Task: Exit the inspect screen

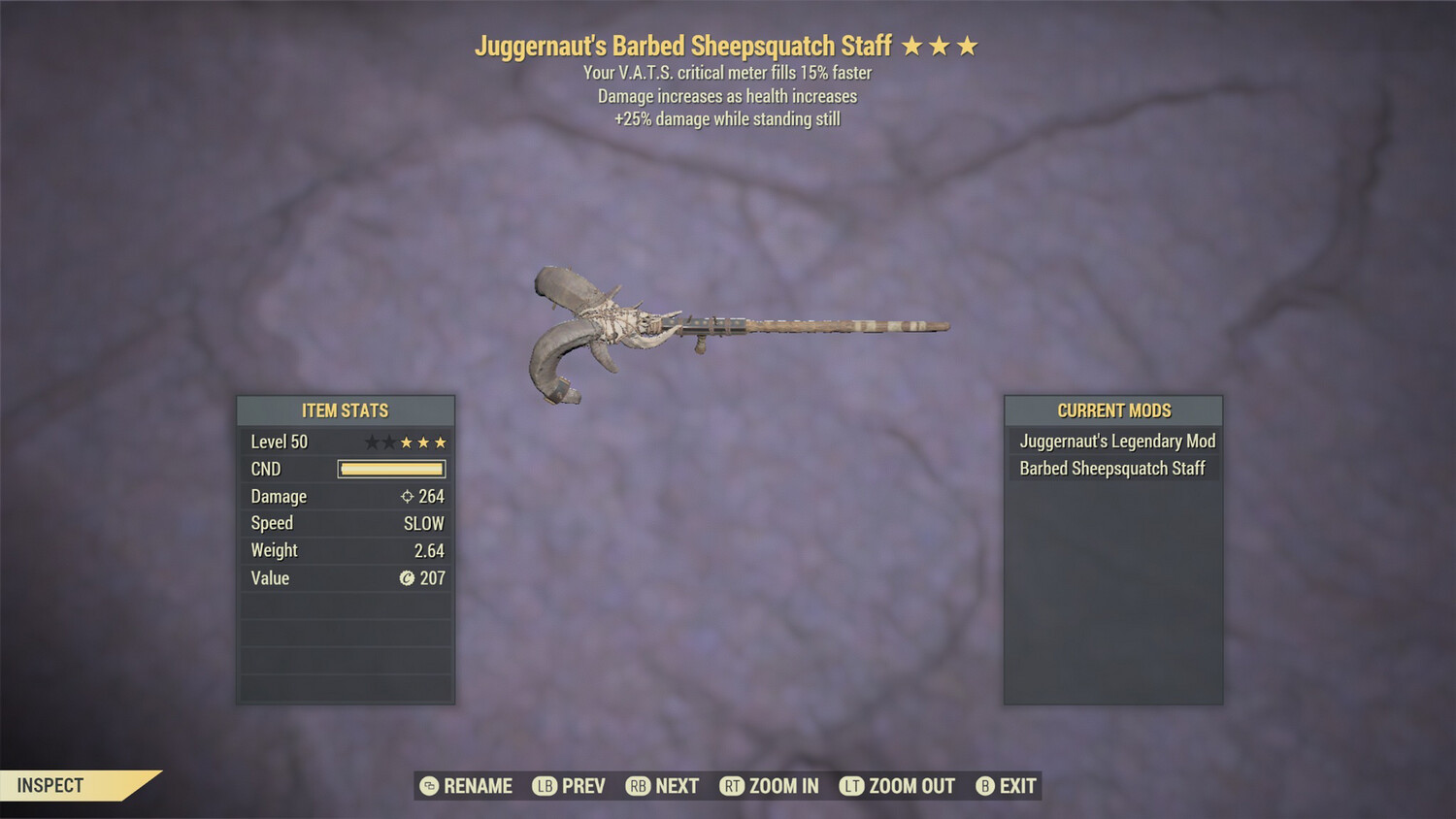Action: [1007, 786]
